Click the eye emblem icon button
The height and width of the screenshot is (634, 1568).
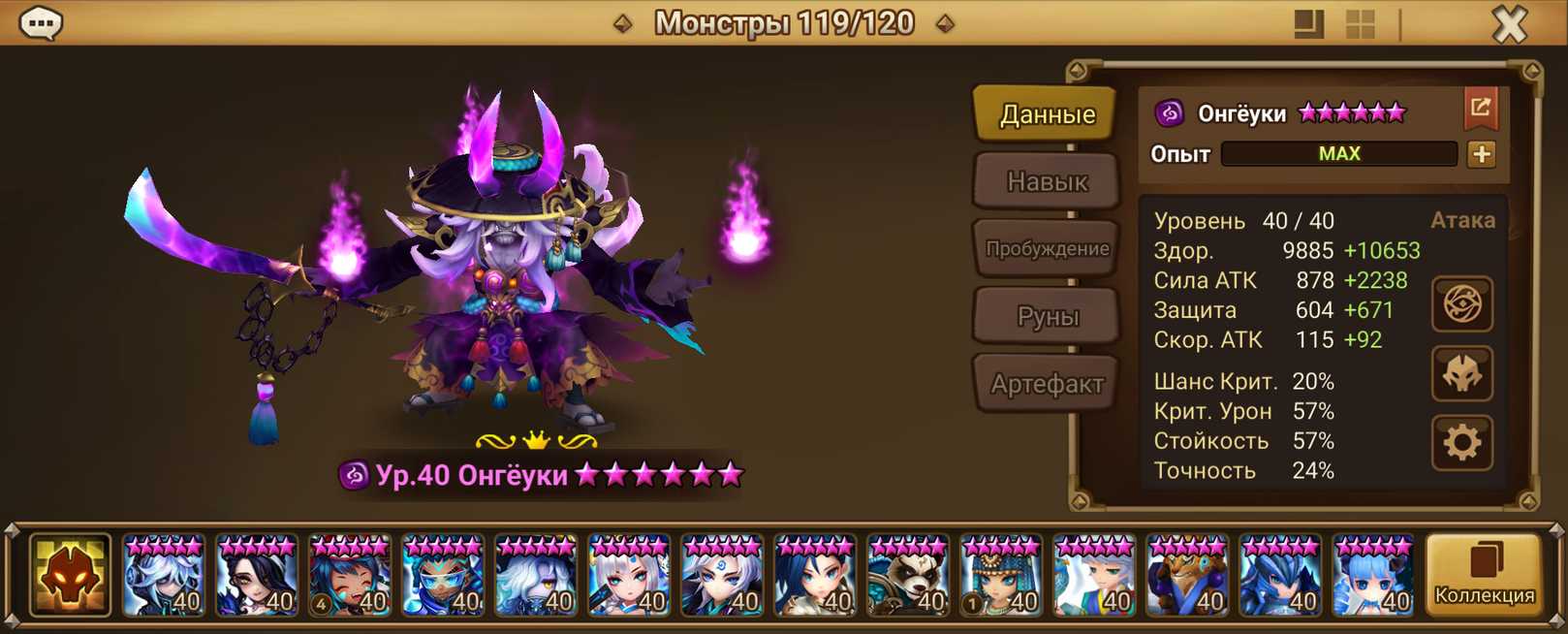[x=1461, y=304]
